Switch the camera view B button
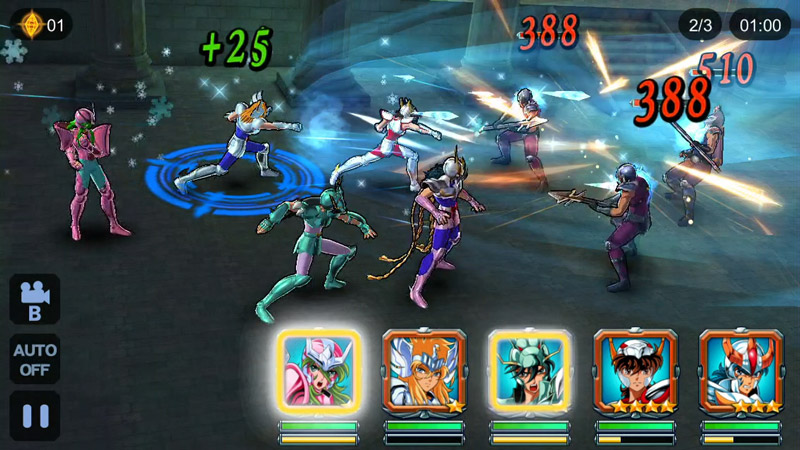 point(35,299)
